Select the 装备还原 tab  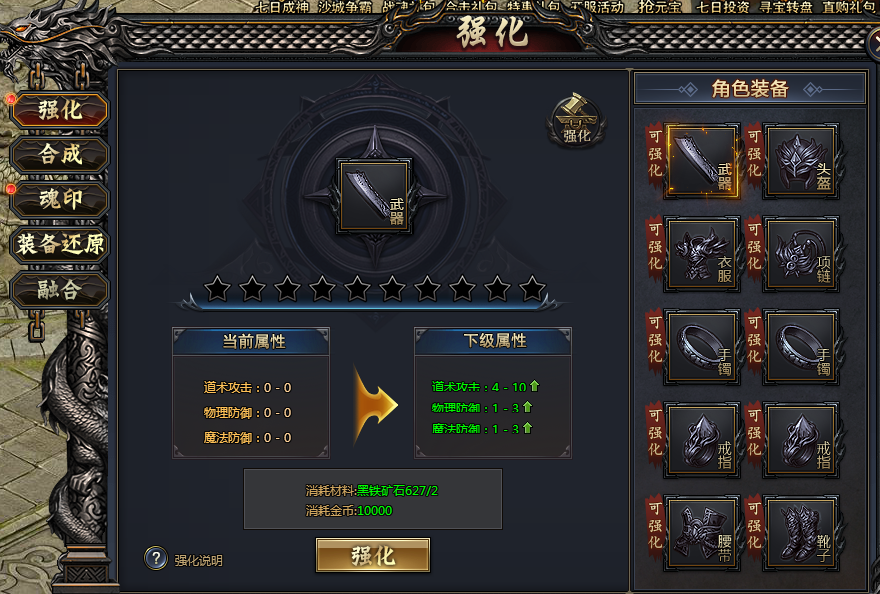60,244
